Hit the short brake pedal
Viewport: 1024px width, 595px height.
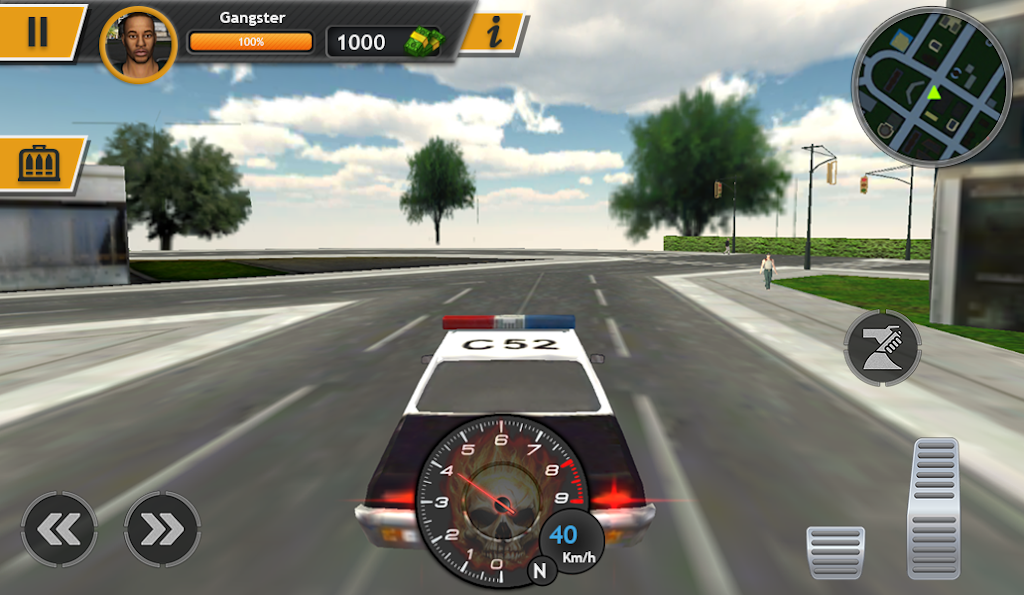[x=835, y=552]
